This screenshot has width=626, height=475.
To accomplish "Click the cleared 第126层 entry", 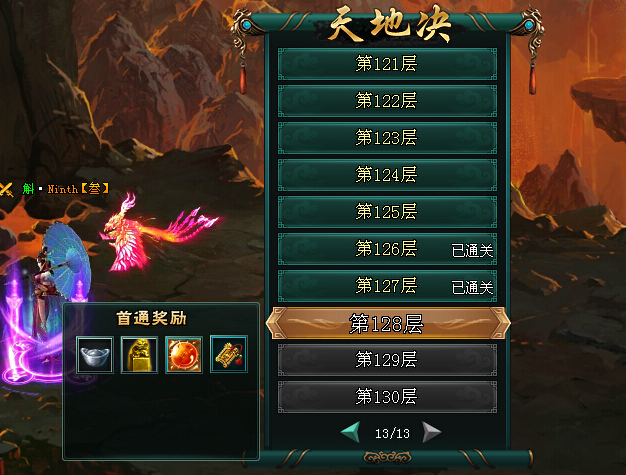I will tap(387, 249).
